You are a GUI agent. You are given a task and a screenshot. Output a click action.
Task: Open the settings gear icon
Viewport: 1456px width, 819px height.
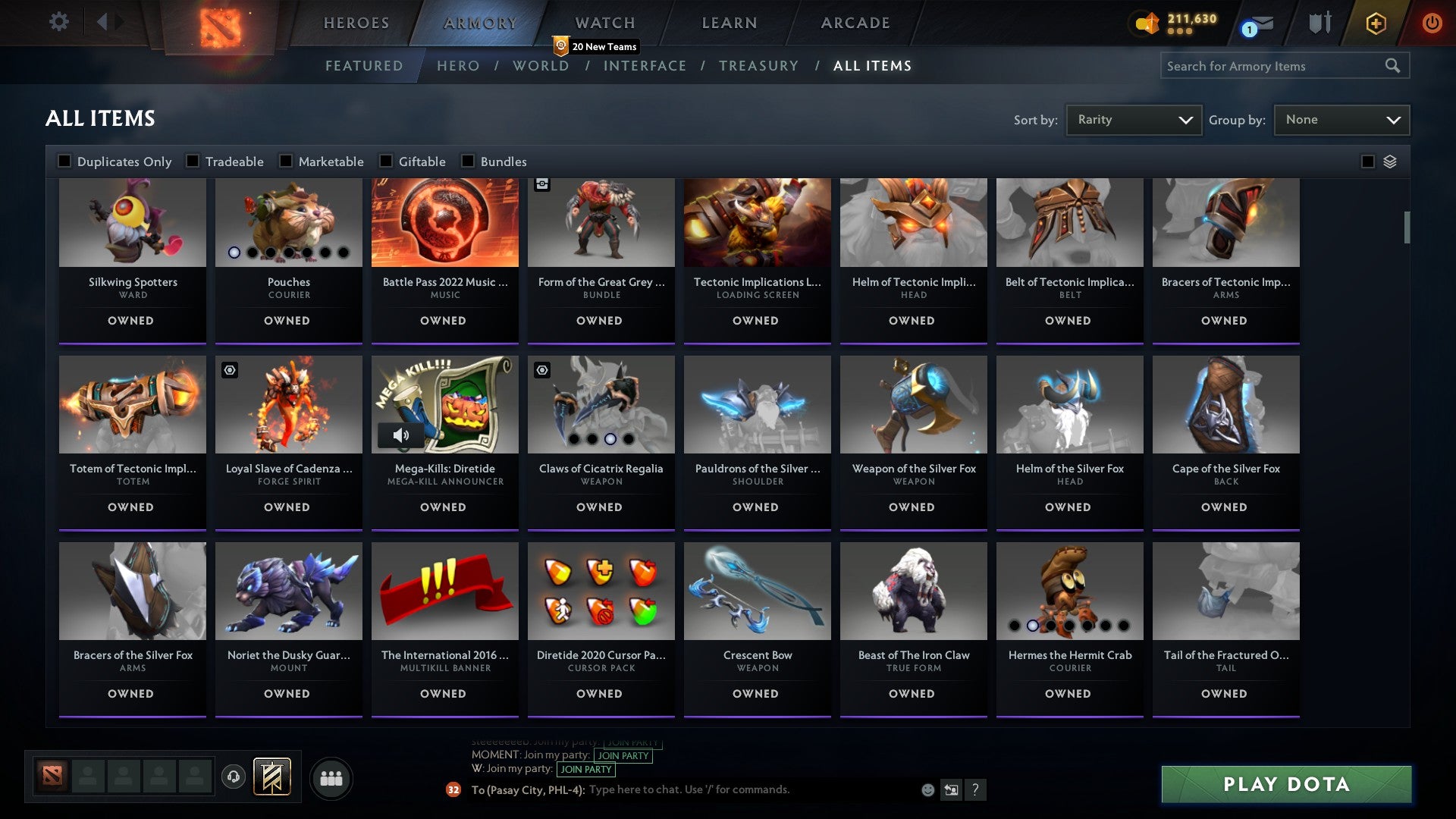[x=59, y=22]
